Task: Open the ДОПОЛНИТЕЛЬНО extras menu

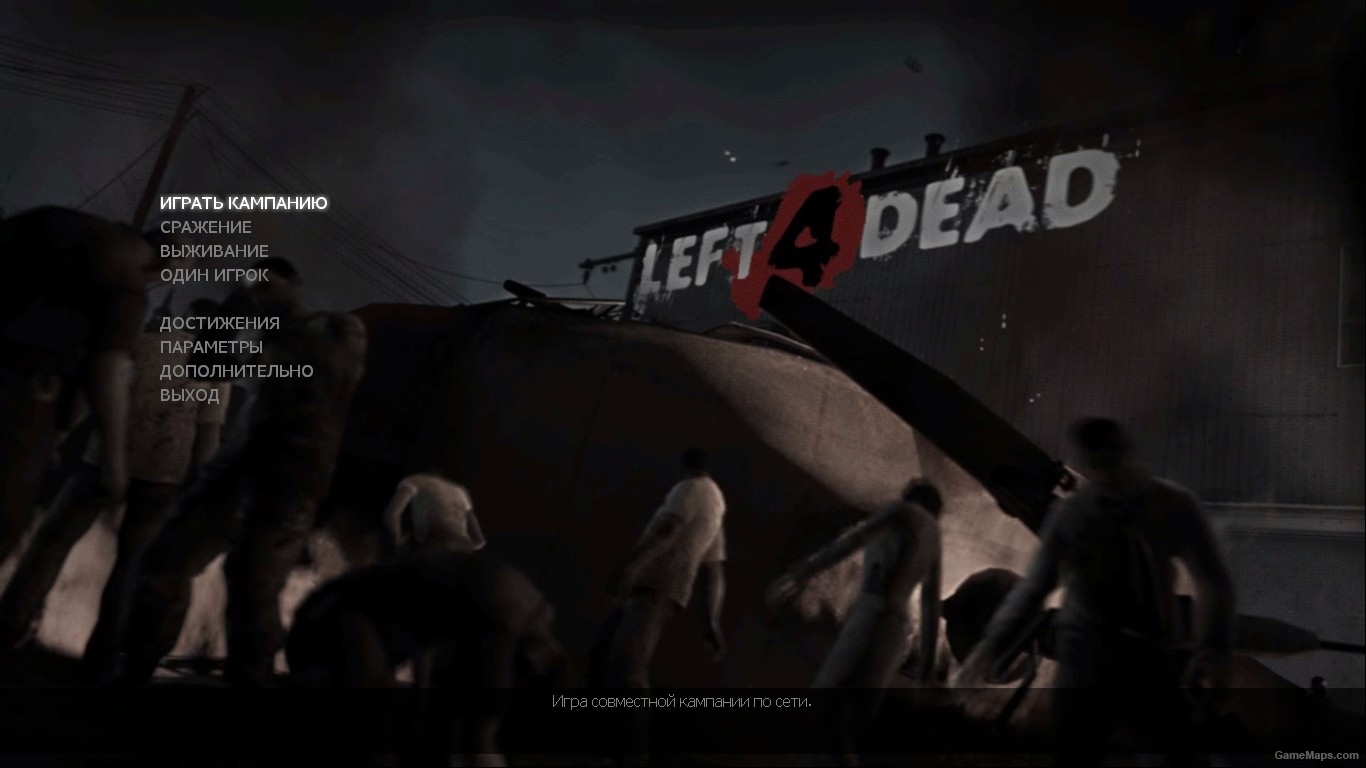Action: [235, 371]
